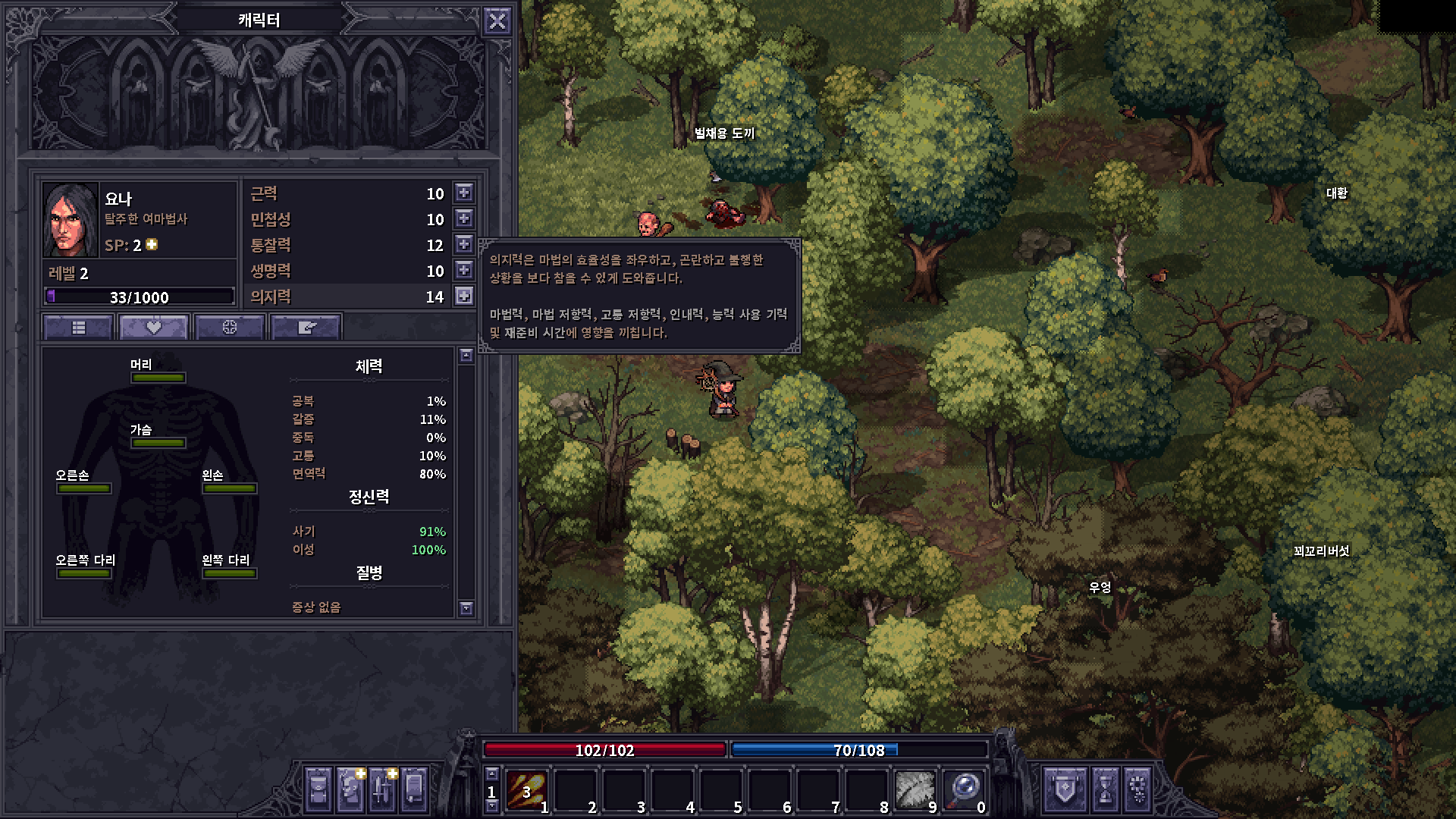Screen dimensions: 1456x819
Task: Open the sword skills menu button
Action: click(x=382, y=791)
